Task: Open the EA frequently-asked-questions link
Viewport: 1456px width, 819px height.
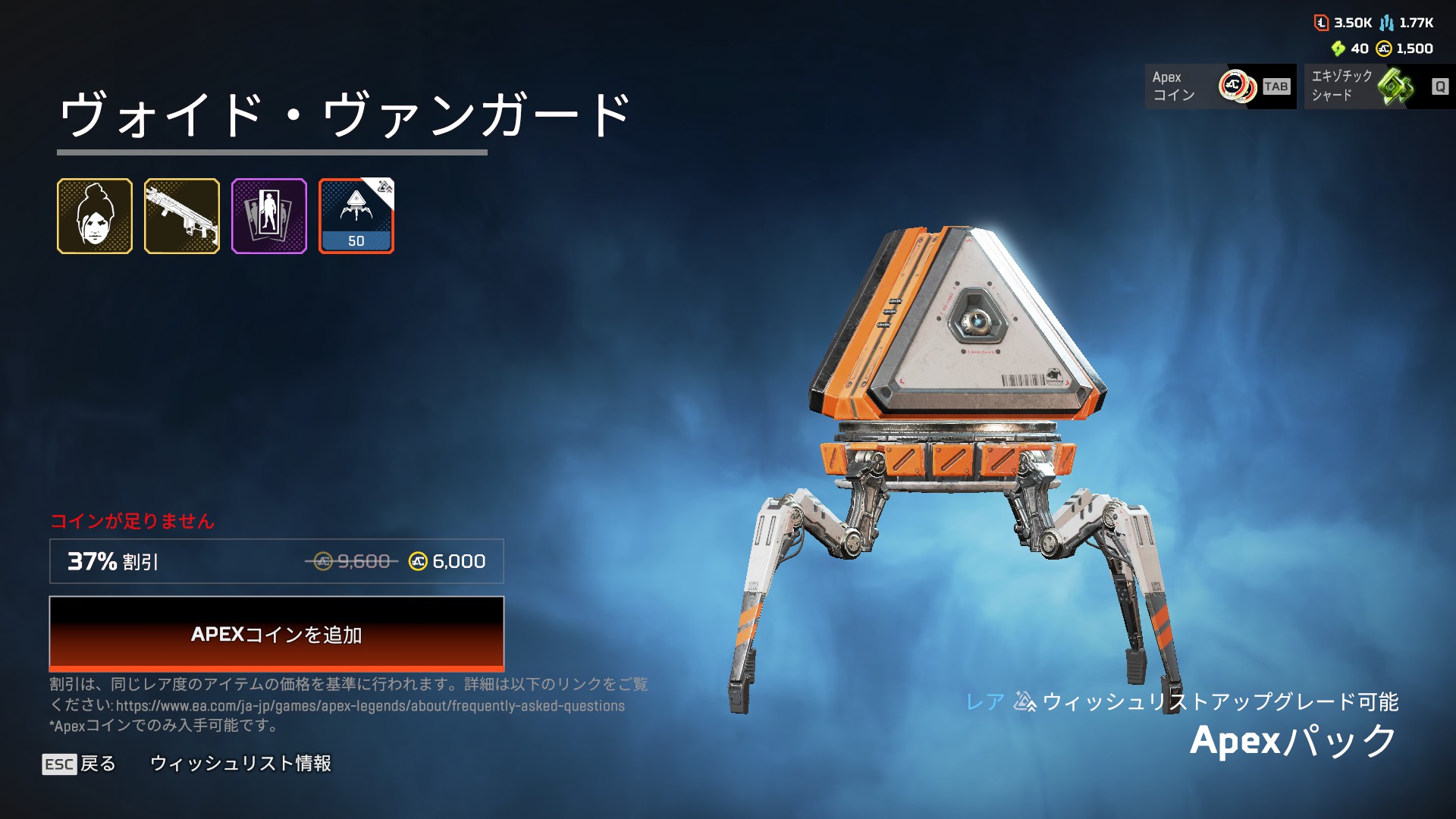Action: (370, 706)
